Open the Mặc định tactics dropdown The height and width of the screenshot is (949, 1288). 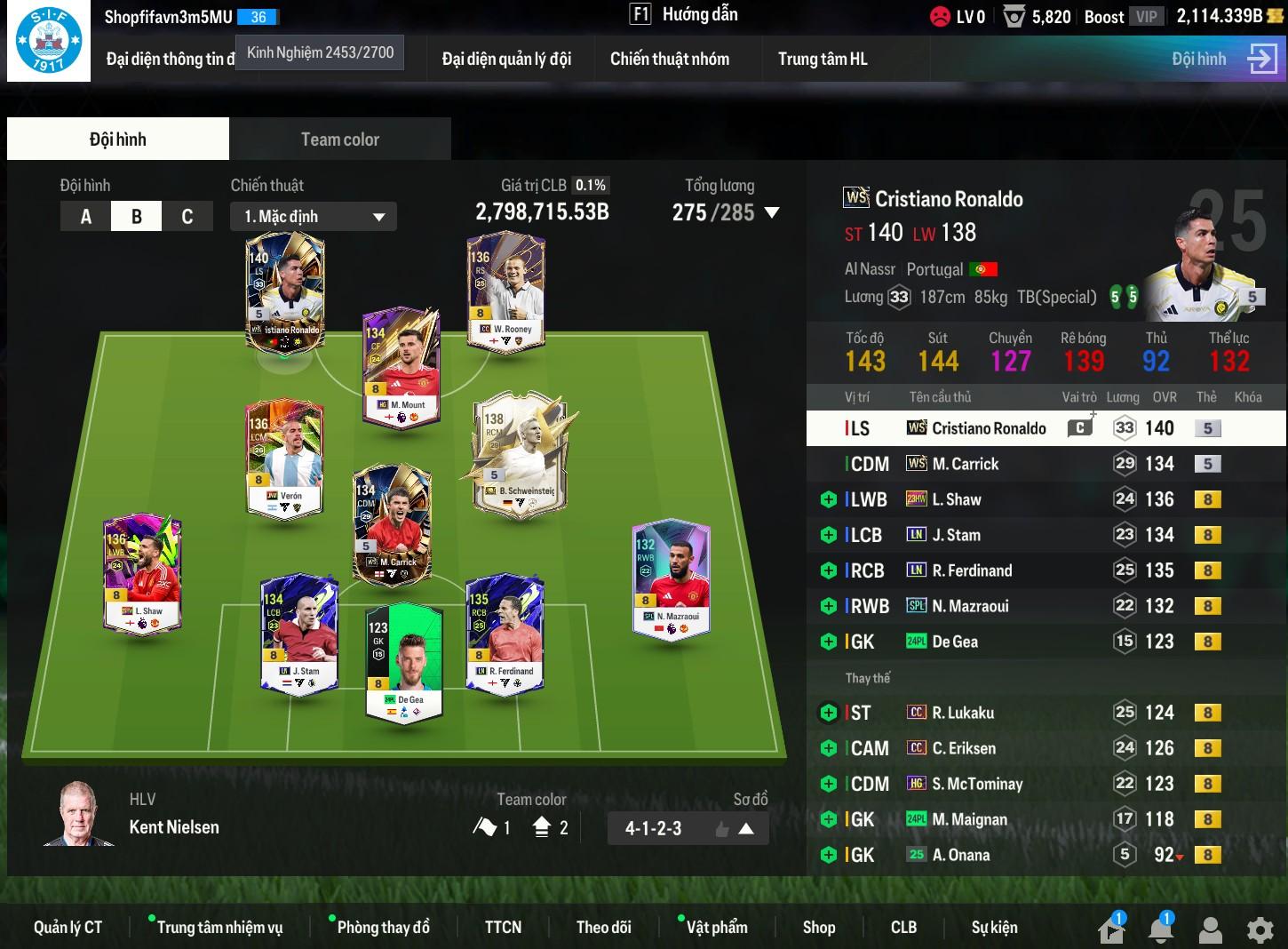tap(313, 217)
